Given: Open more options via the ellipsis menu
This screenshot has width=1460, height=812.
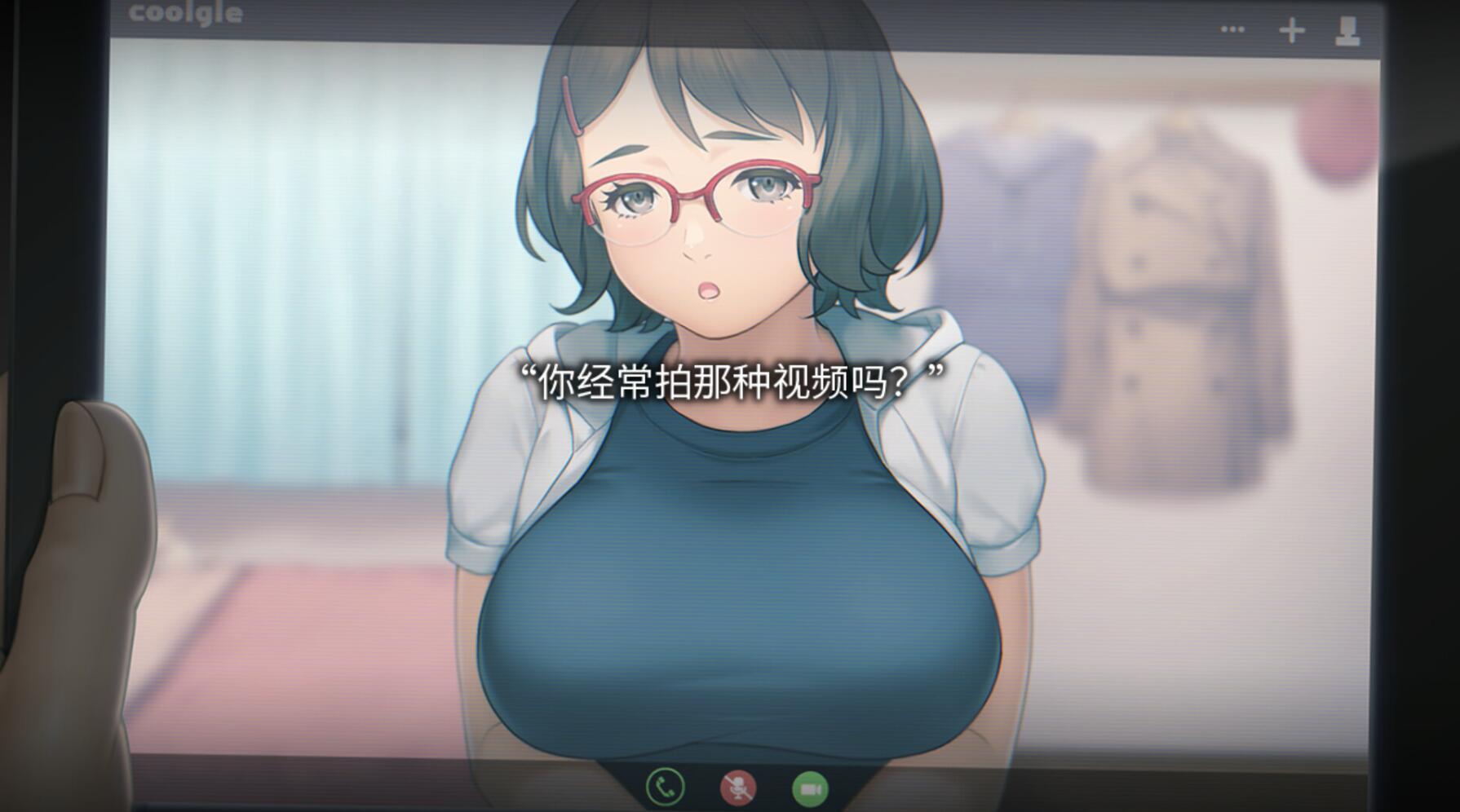Looking at the screenshot, I should 1232,30.
